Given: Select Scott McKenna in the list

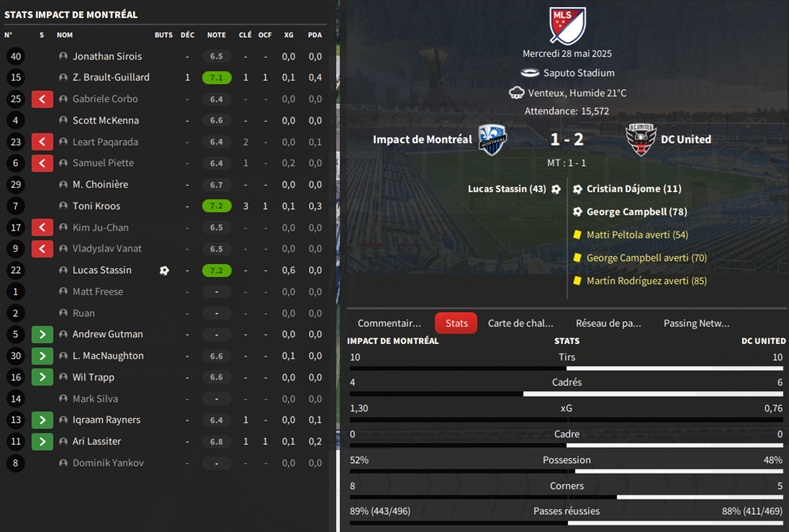Looking at the screenshot, I should (106, 121).
